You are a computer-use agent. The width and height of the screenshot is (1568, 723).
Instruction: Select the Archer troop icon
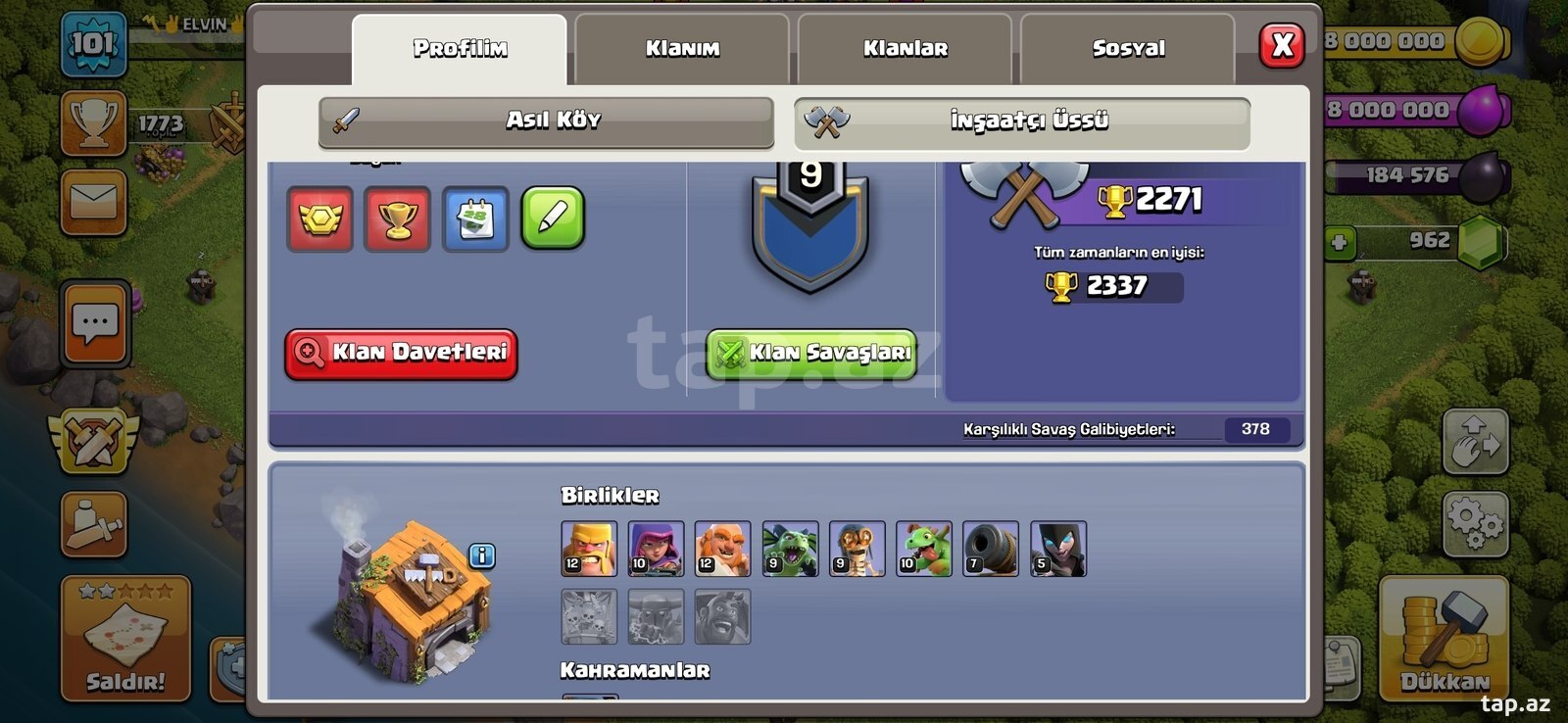pyautogui.click(x=656, y=548)
